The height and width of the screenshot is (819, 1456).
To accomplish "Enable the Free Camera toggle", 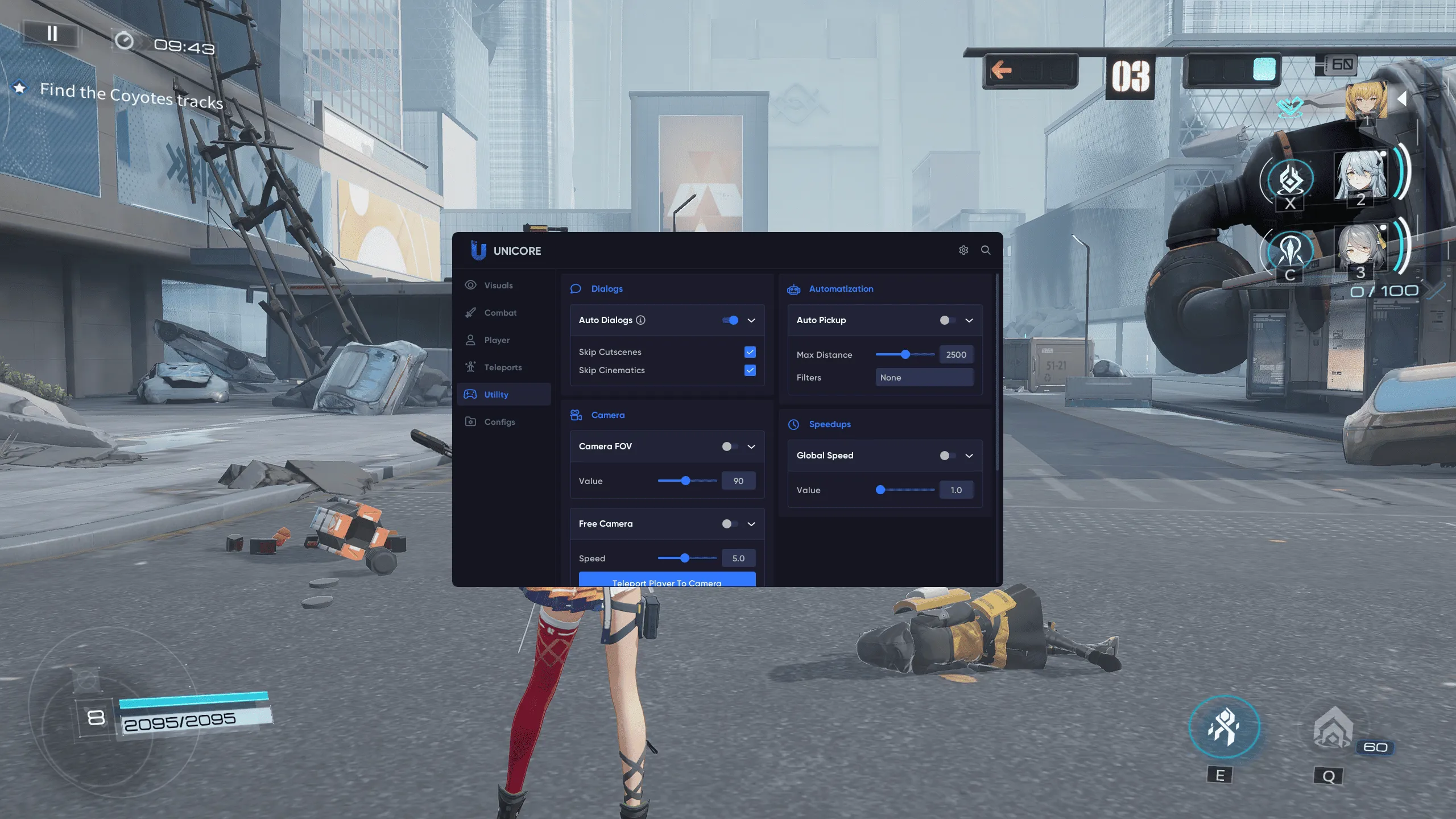I will coord(730,524).
